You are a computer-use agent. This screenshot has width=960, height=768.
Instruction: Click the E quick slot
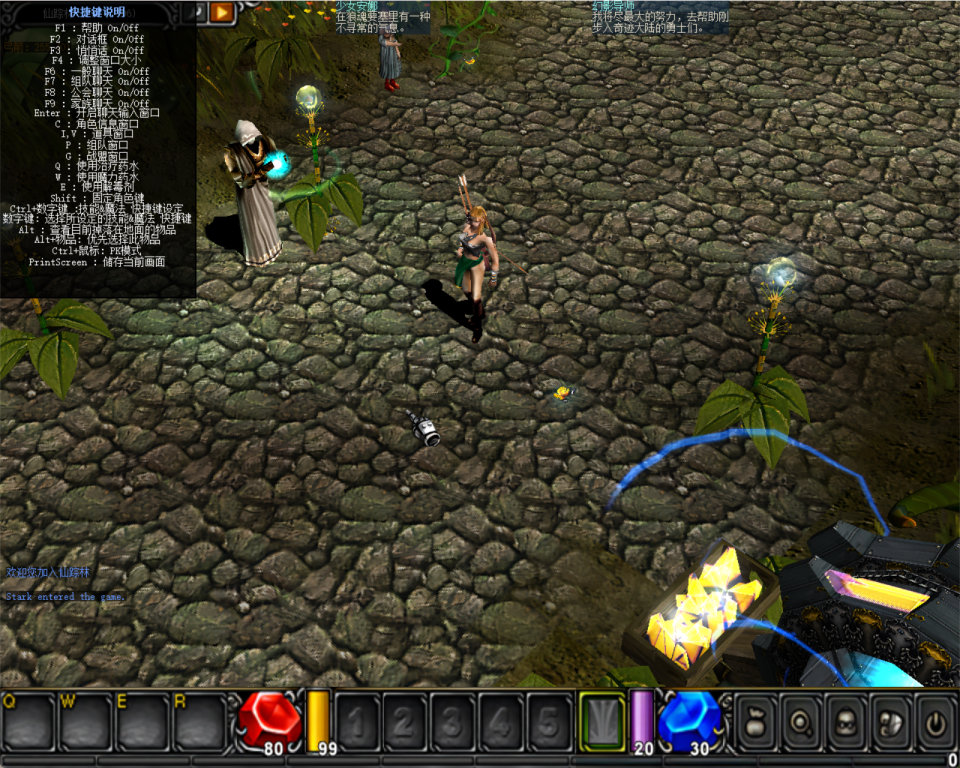click(142, 721)
